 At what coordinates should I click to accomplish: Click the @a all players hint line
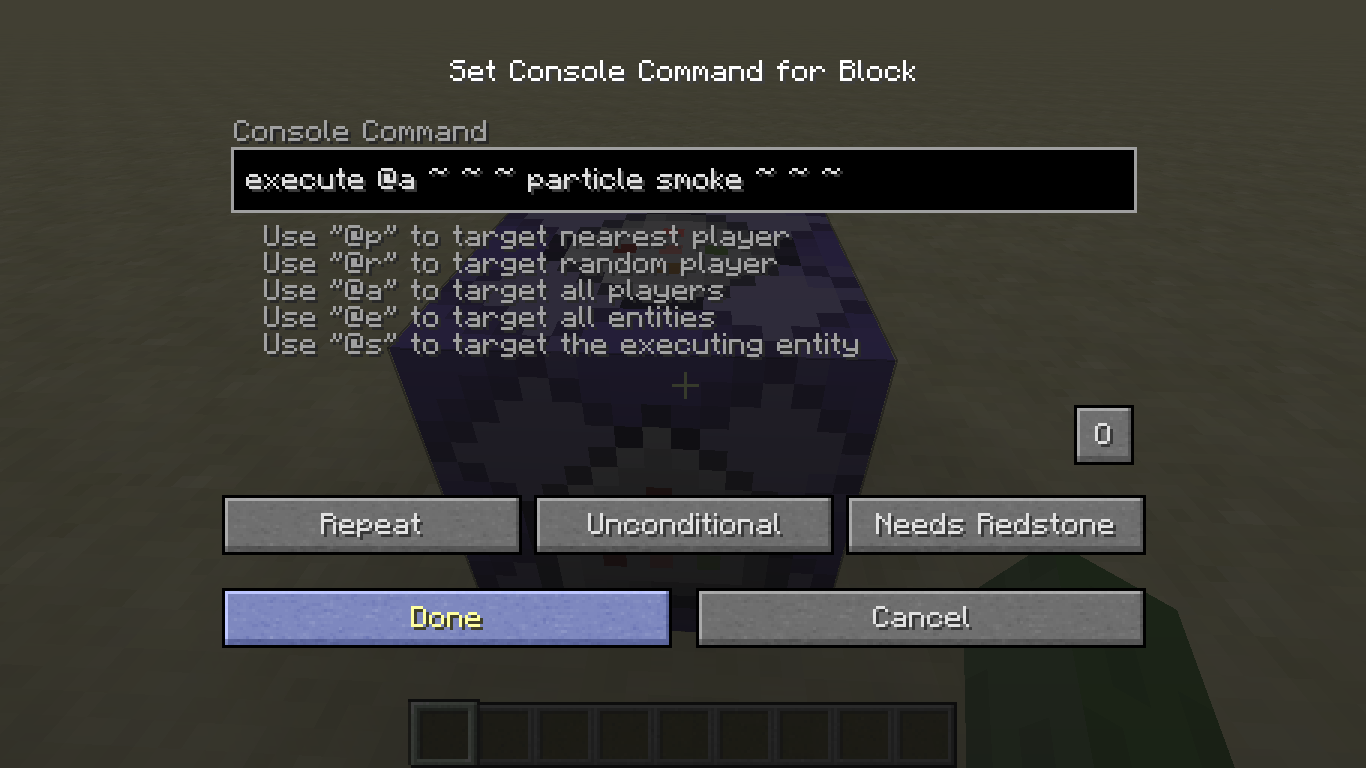(493, 291)
